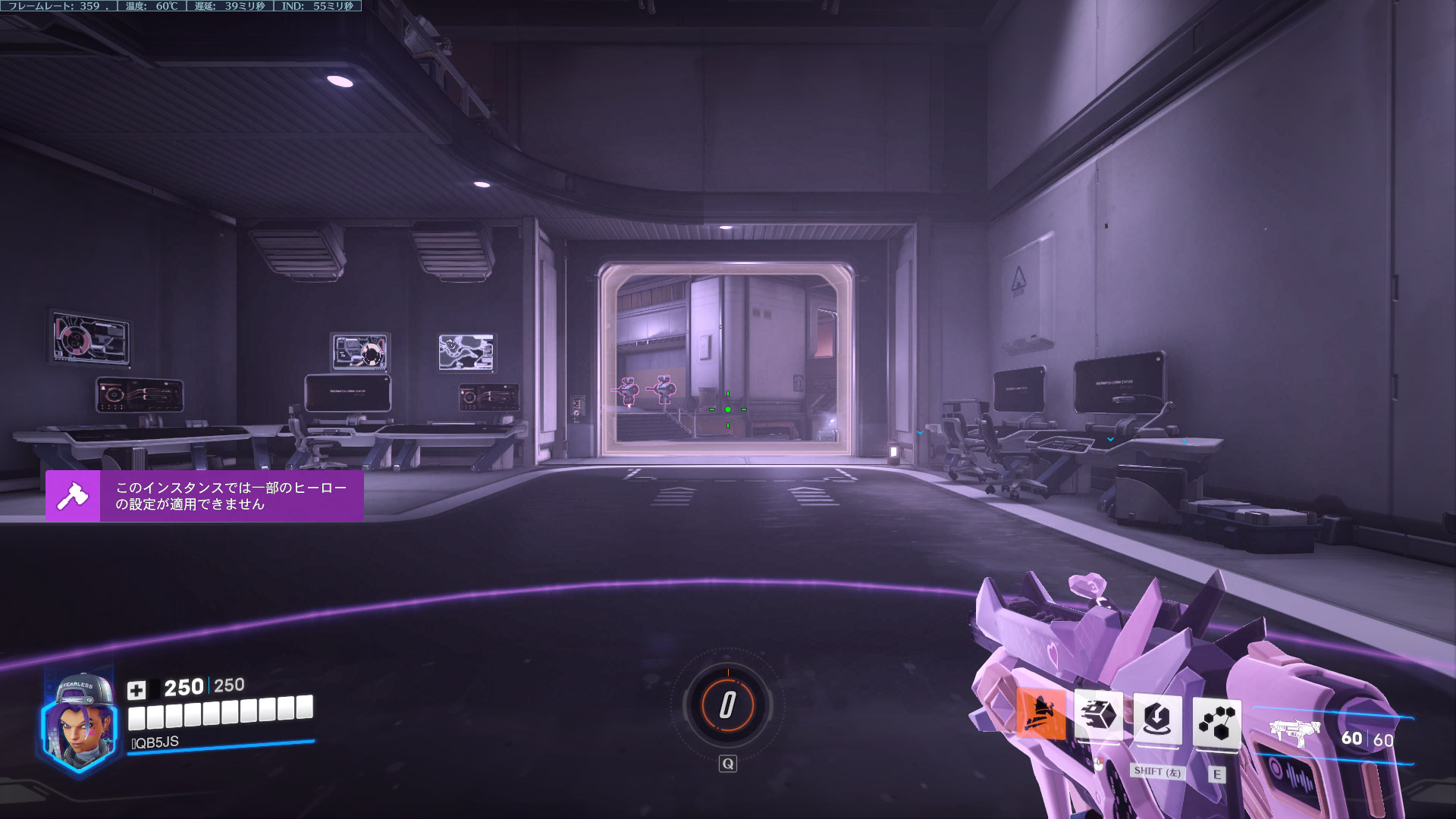Click the ultimate charge meter
The width and height of the screenshot is (1456, 819).
click(x=727, y=704)
